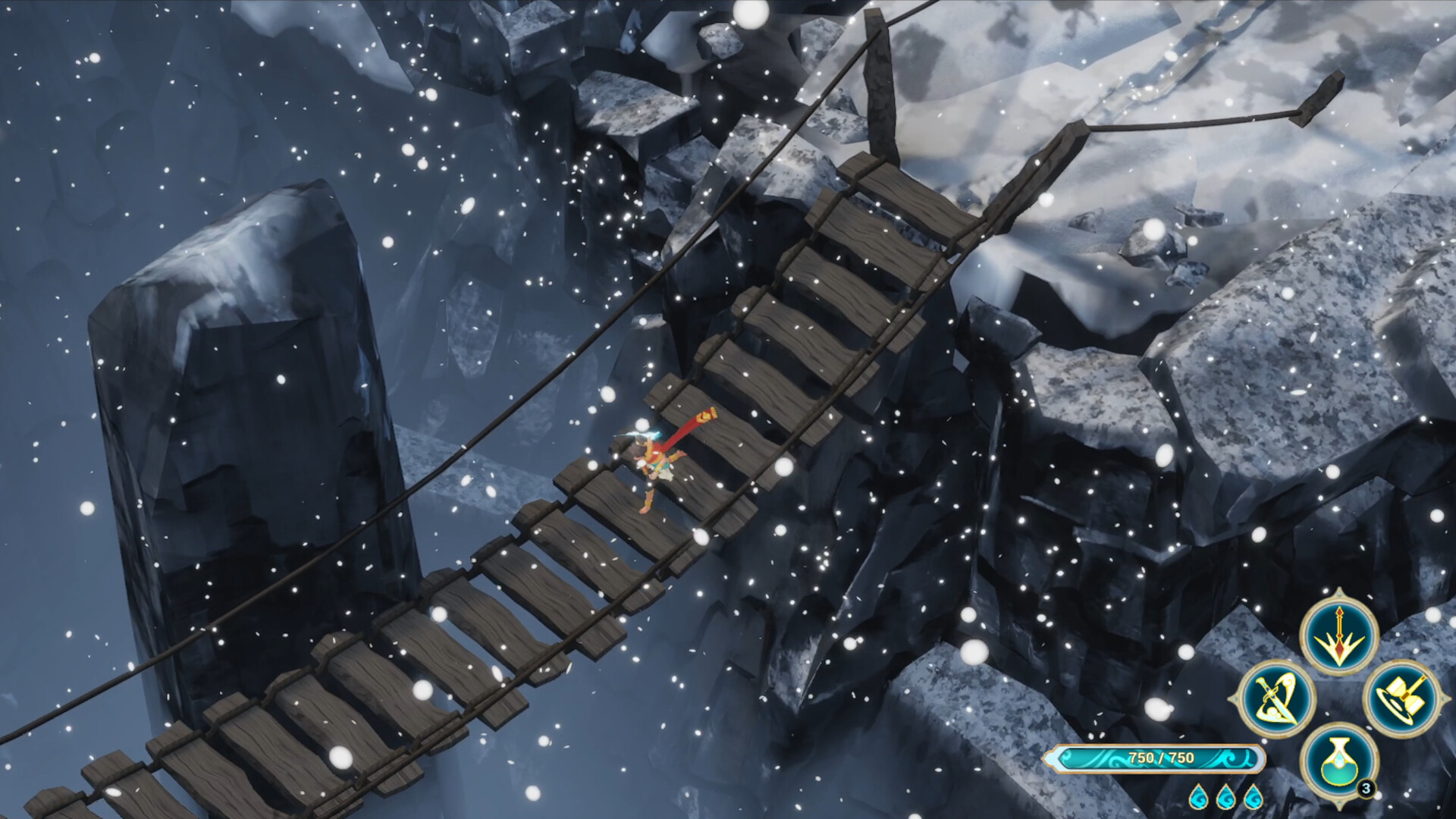Select the sword and bow ability icon
Screen dimensions: 1456x819
[x=1276, y=698]
